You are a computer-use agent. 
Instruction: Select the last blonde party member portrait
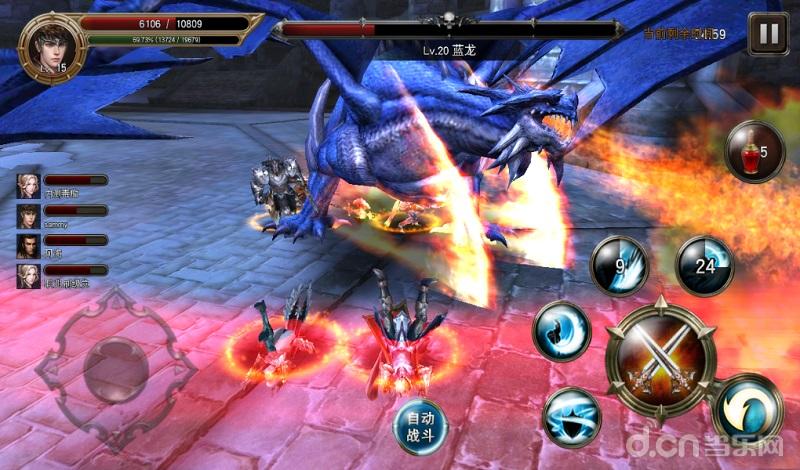(28, 275)
